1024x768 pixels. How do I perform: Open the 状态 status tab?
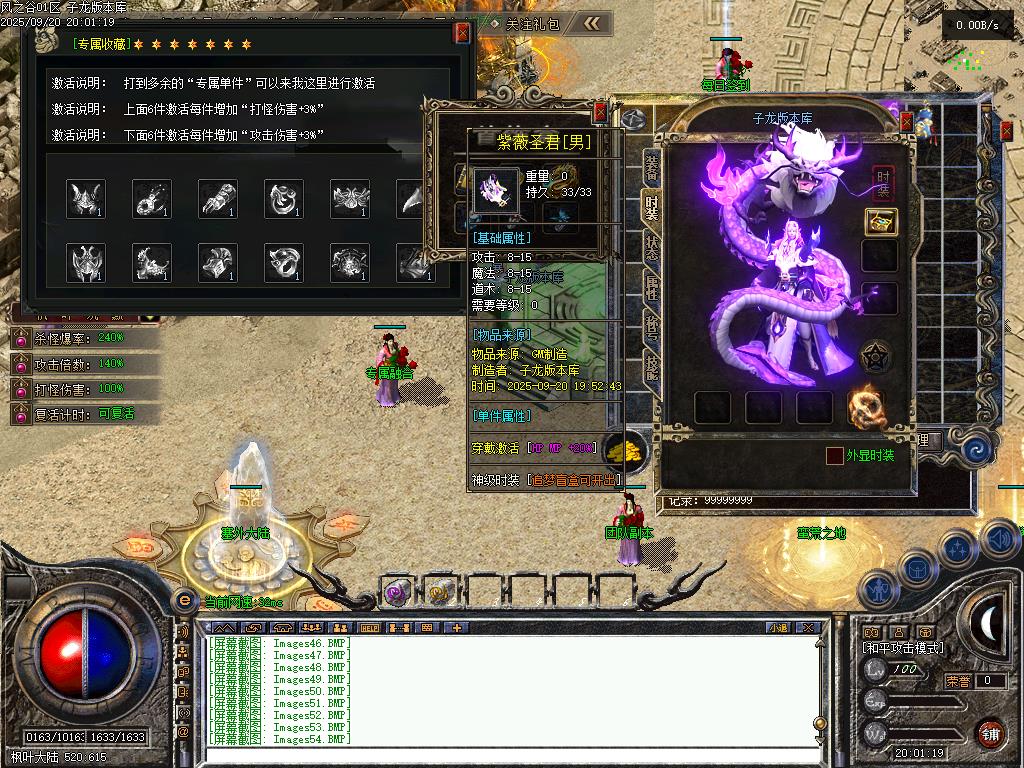651,248
